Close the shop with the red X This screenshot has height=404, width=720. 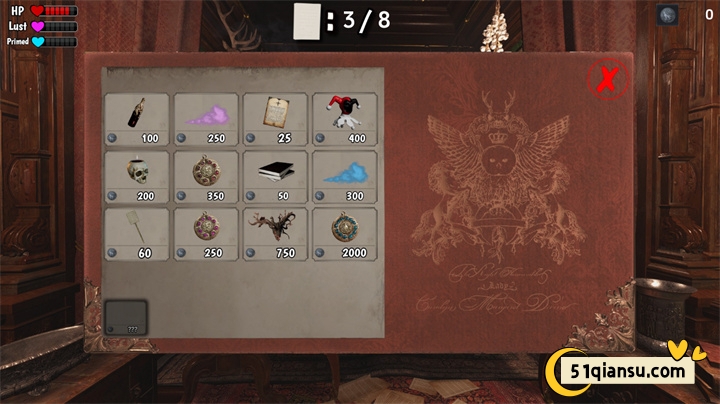pos(604,79)
